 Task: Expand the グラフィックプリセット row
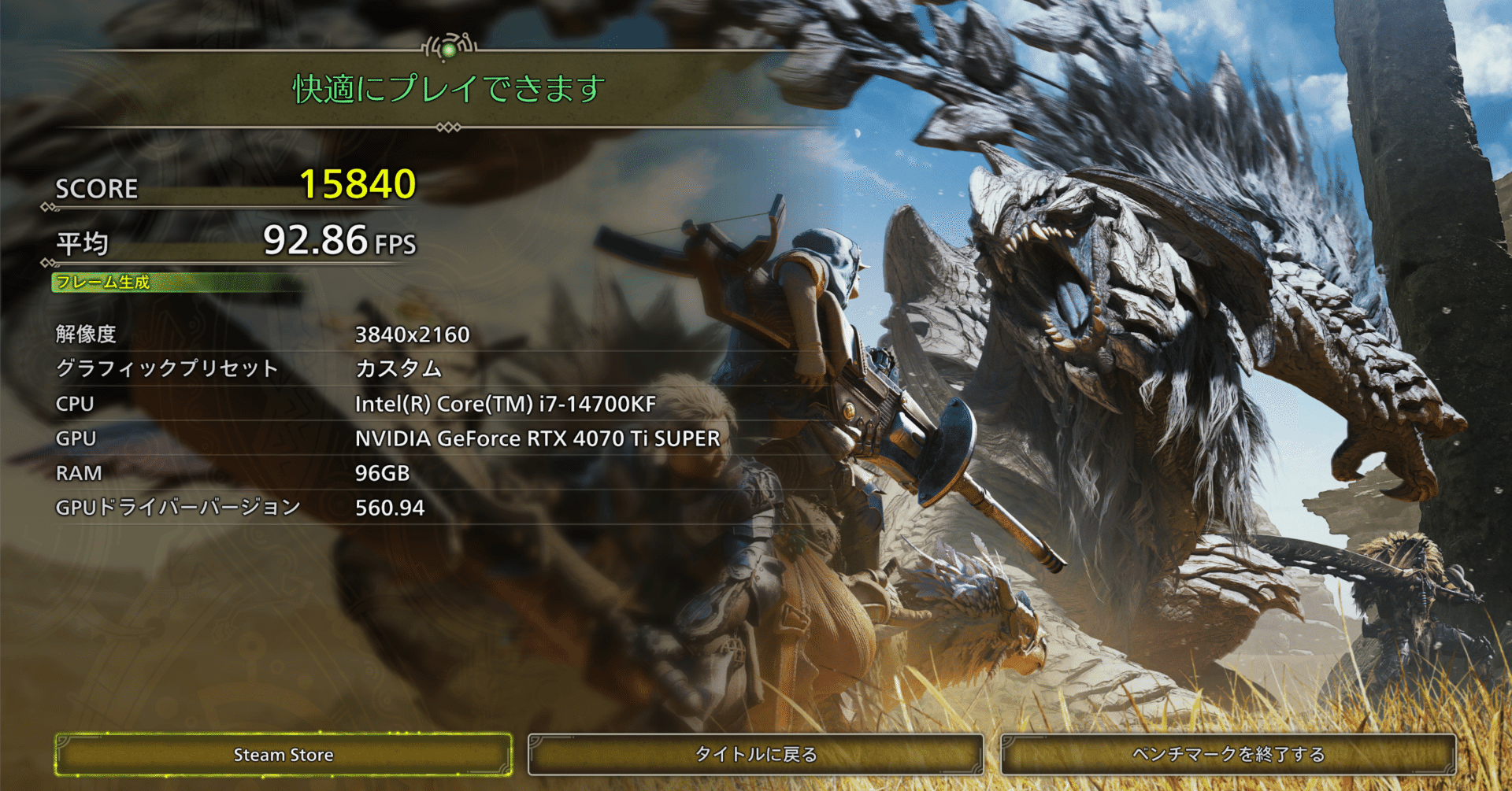tap(165, 368)
